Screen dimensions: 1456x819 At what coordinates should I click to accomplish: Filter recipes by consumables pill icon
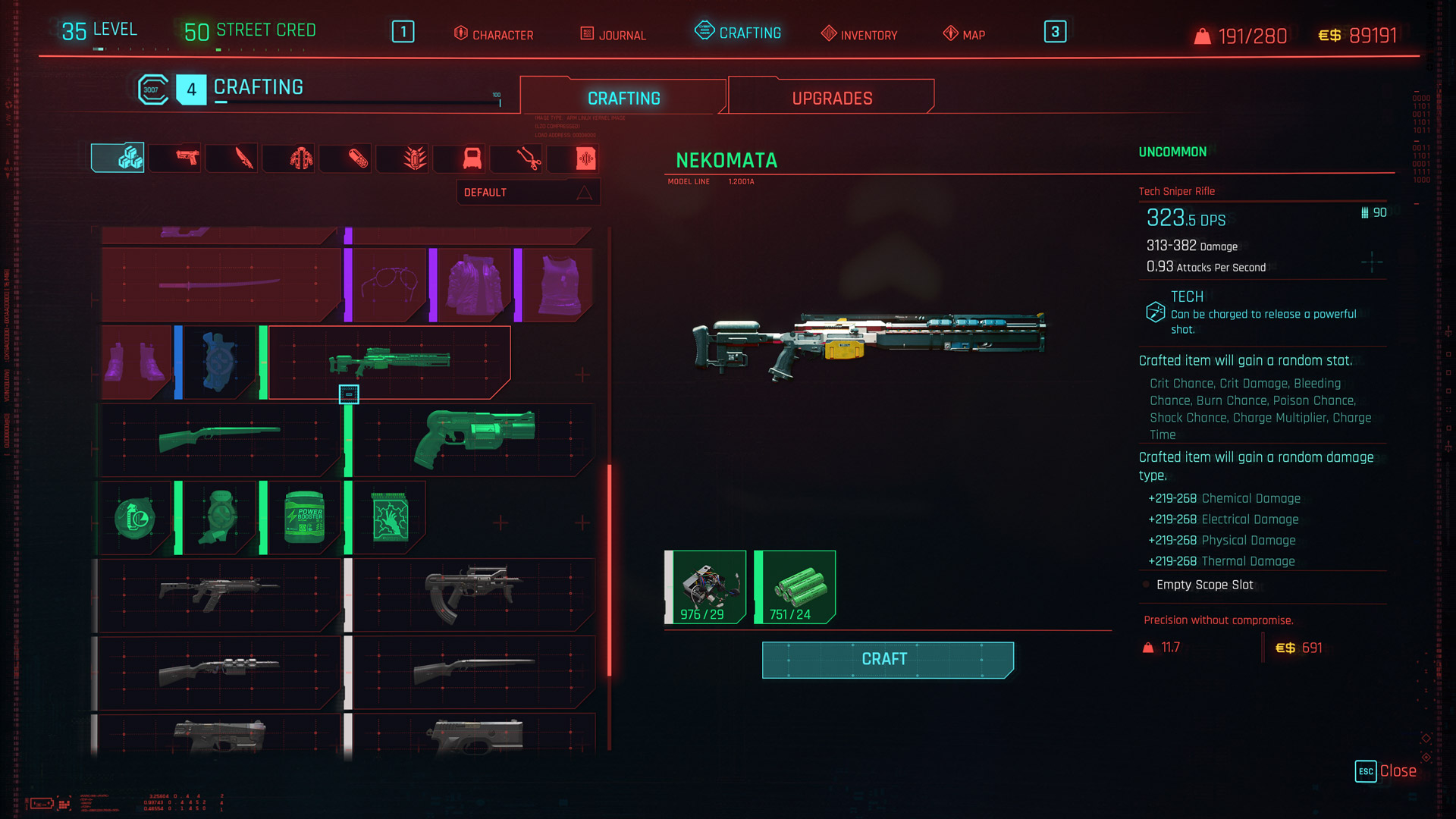click(x=358, y=158)
